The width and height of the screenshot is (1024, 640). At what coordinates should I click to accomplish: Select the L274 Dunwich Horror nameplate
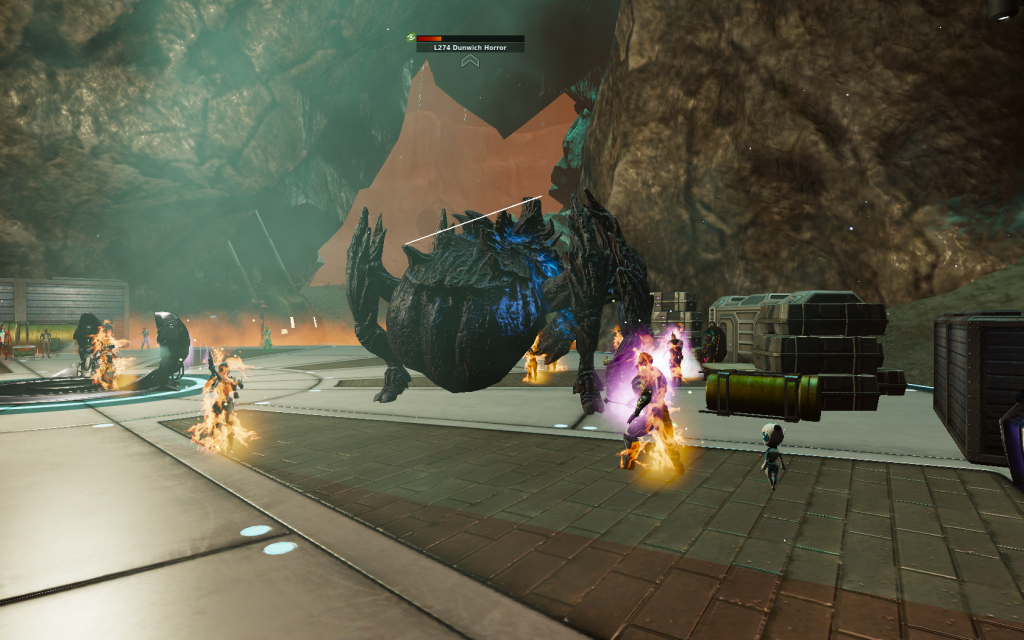click(x=470, y=48)
